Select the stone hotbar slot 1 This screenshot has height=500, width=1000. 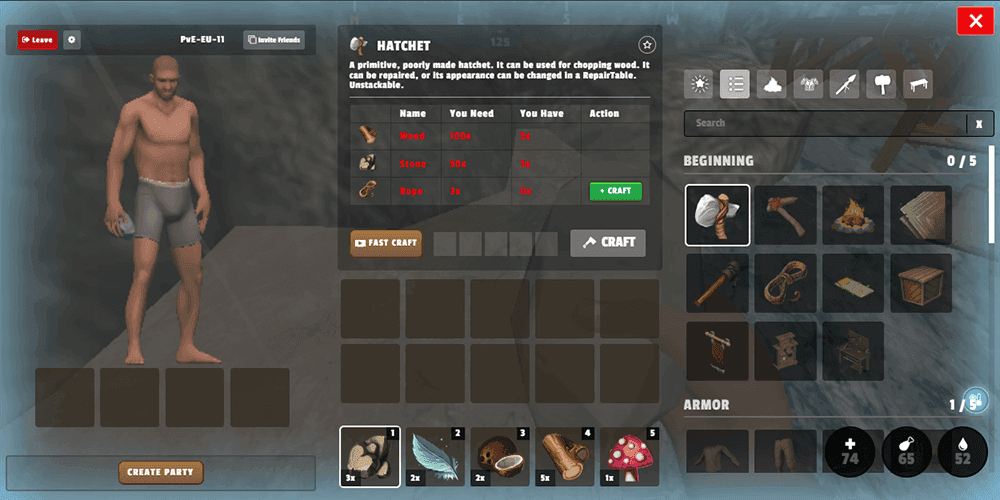(x=369, y=456)
